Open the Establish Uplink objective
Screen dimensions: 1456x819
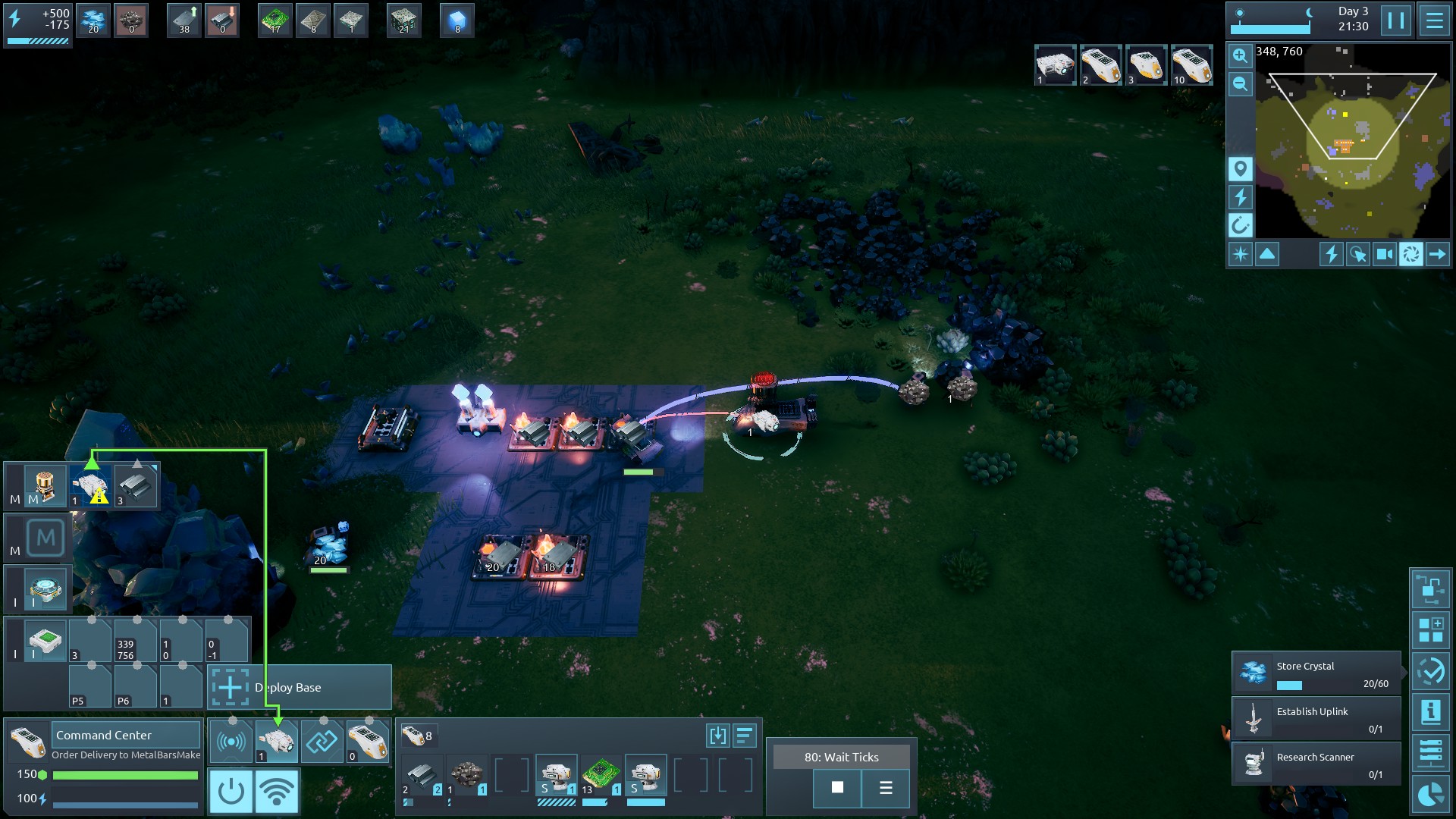click(x=1316, y=718)
